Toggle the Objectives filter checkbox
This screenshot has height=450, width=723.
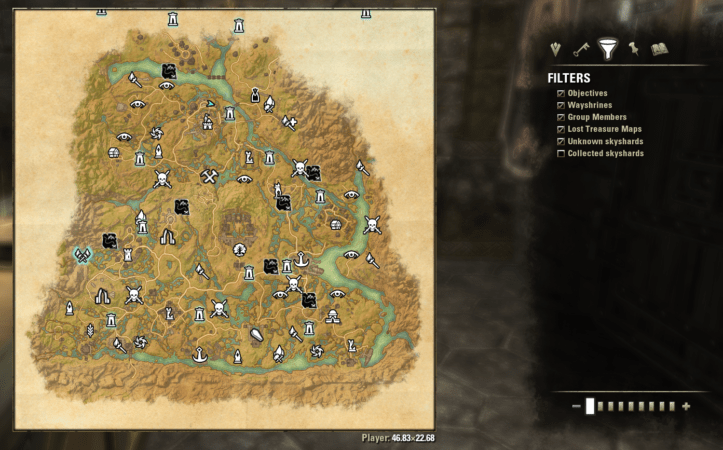pos(559,93)
